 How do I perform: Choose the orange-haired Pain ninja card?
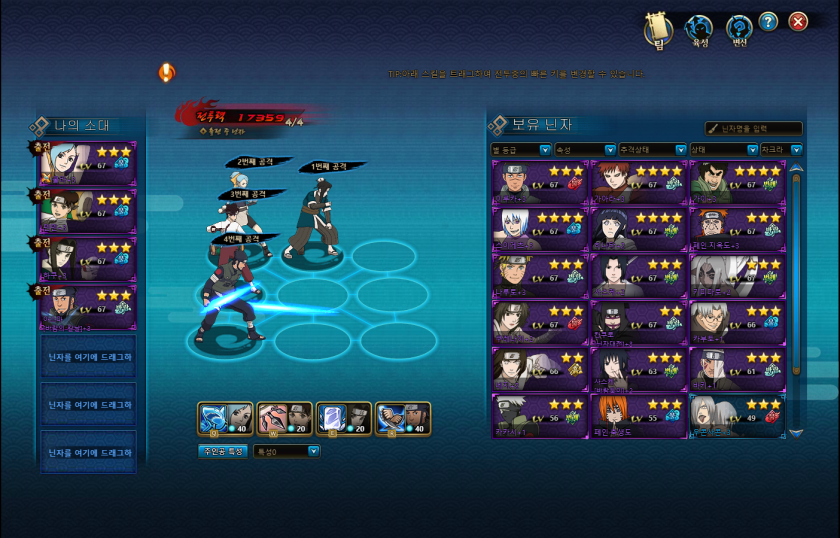coord(638,415)
